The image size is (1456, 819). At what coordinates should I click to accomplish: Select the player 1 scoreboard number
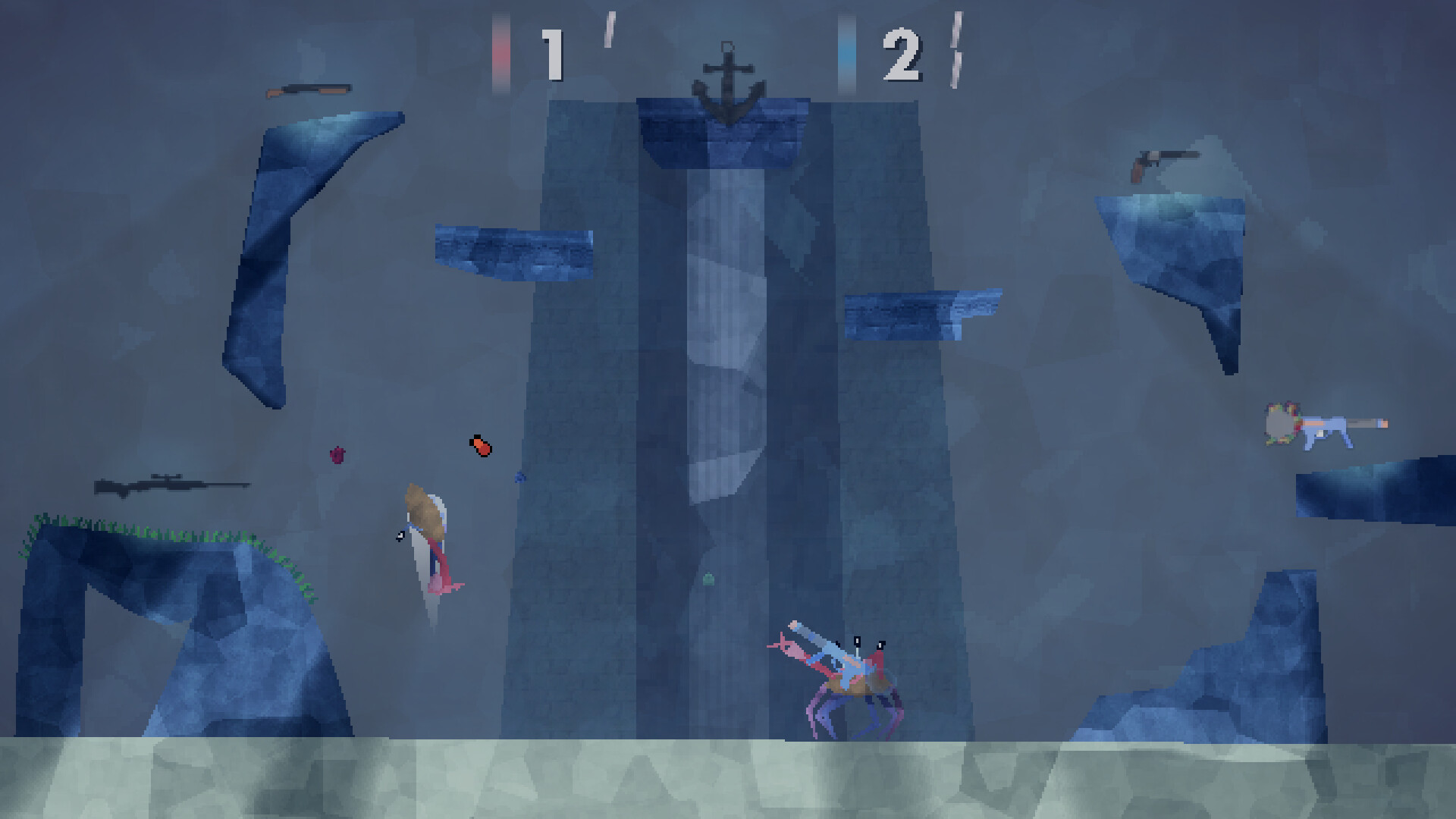point(553,53)
